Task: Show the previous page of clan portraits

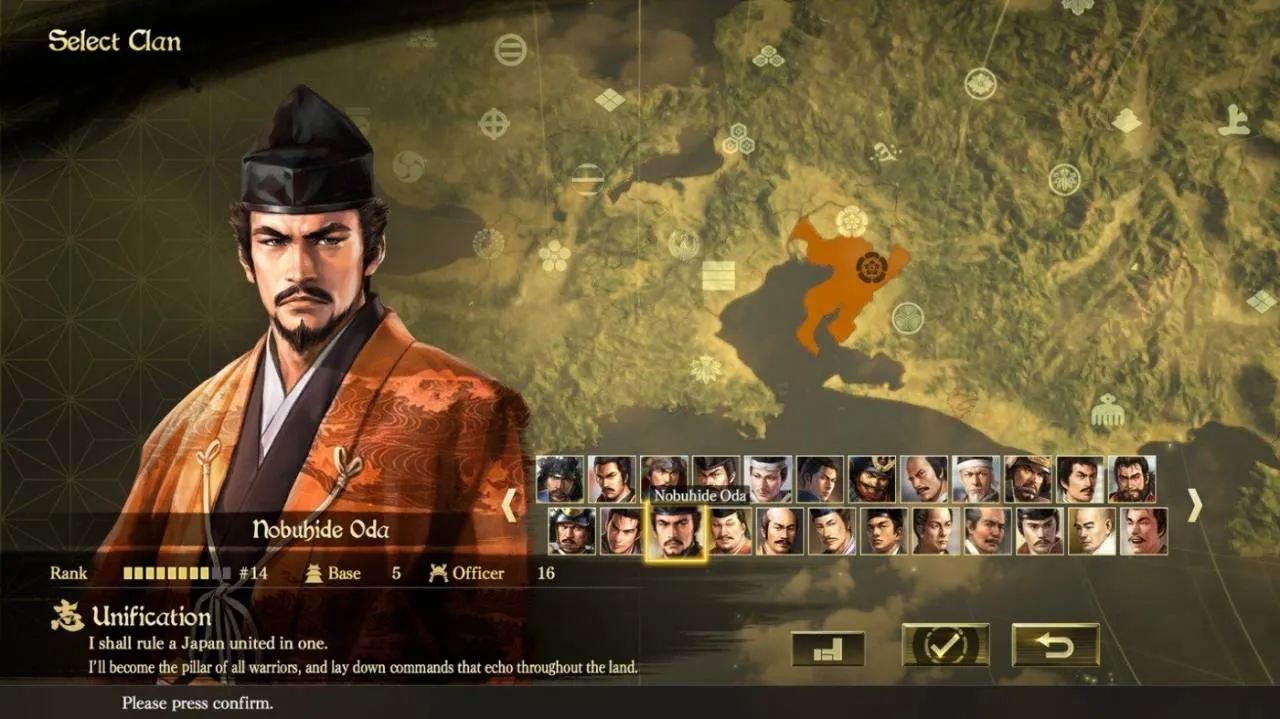Action: [509, 505]
